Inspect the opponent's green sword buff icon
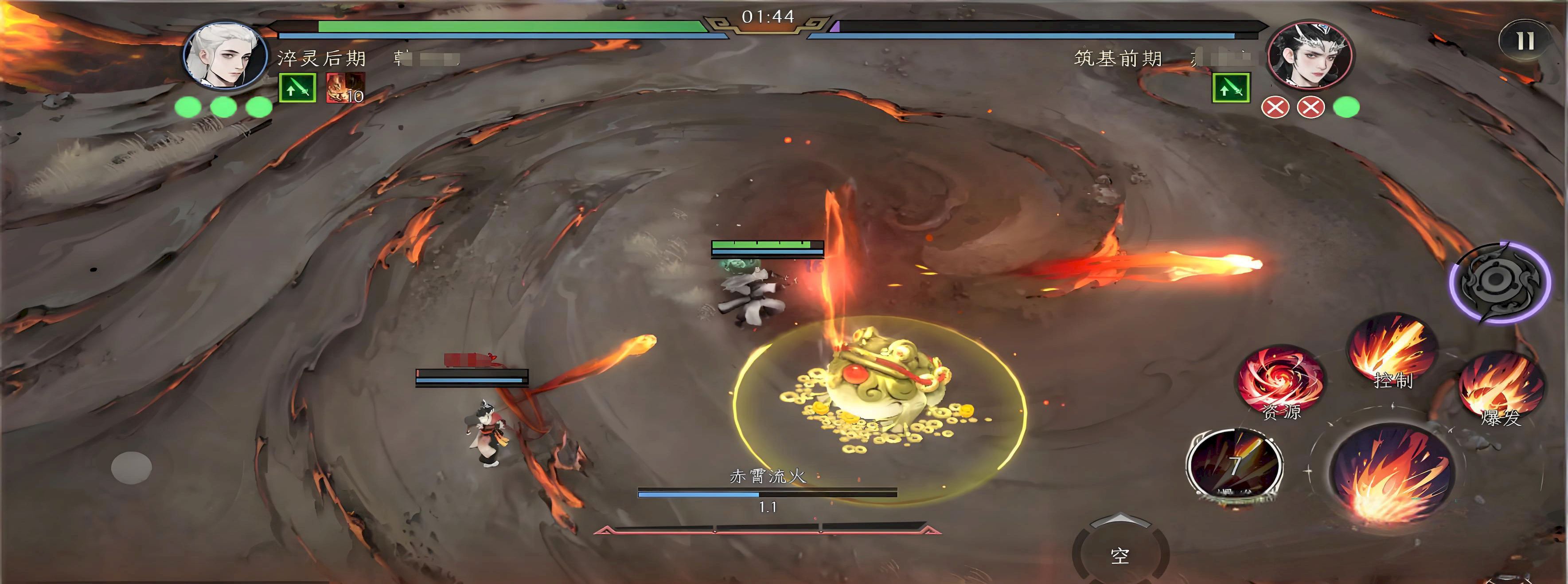The image size is (1568, 584). point(1230,88)
